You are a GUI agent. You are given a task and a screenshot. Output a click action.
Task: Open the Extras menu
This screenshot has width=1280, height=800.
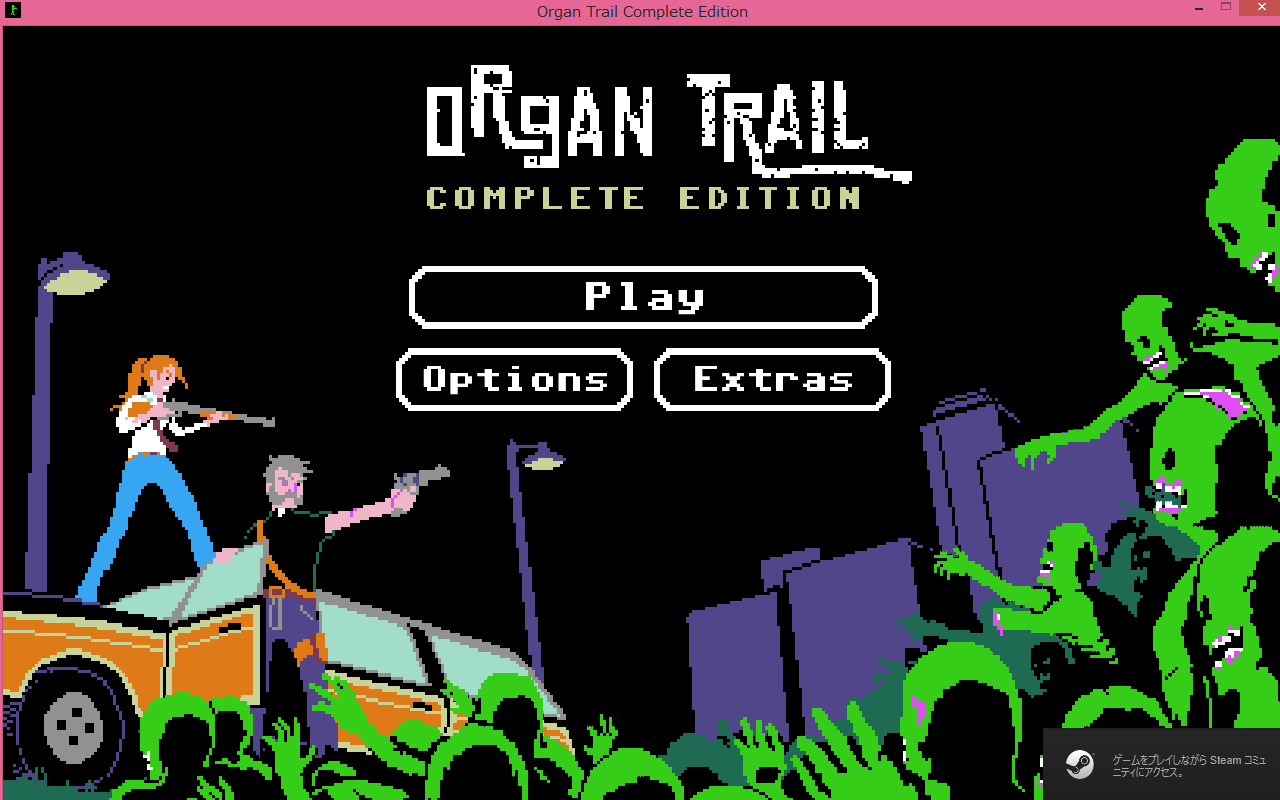pyautogui.click(x=771, y=379)
